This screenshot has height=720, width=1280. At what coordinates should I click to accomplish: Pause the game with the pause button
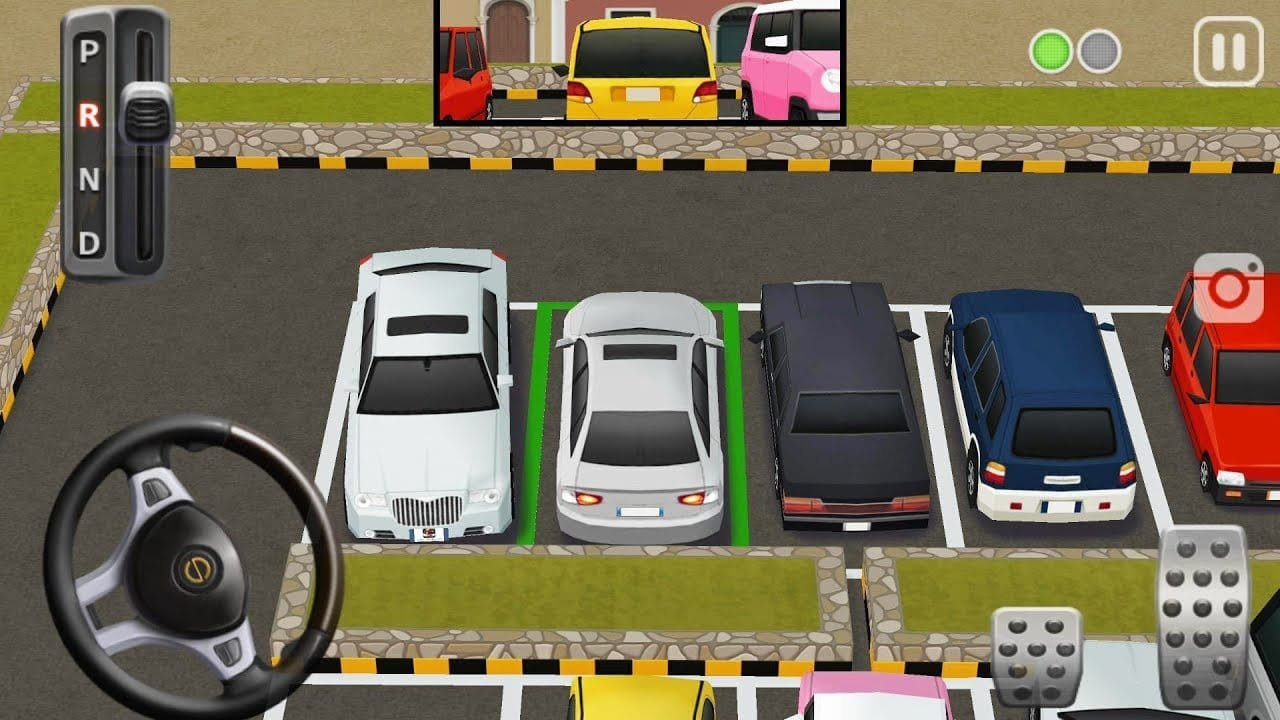(x=1227, y=51)
